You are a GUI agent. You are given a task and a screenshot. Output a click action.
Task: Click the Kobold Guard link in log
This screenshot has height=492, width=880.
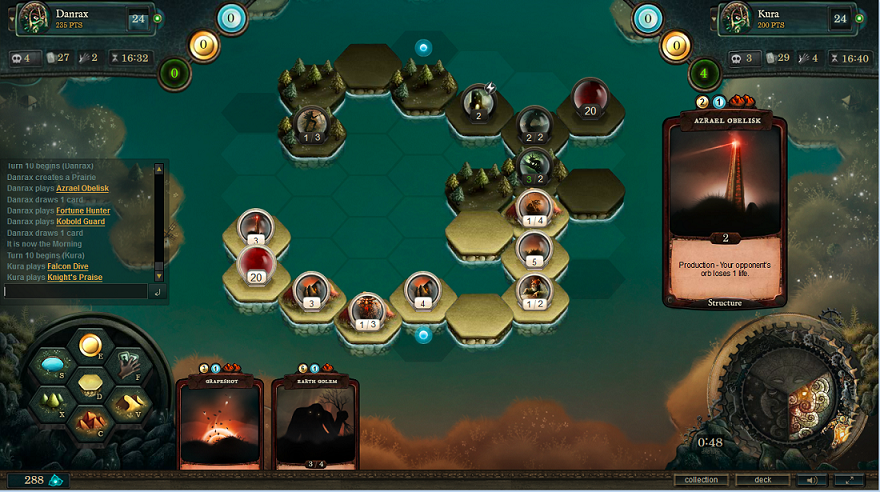(83, 222)
